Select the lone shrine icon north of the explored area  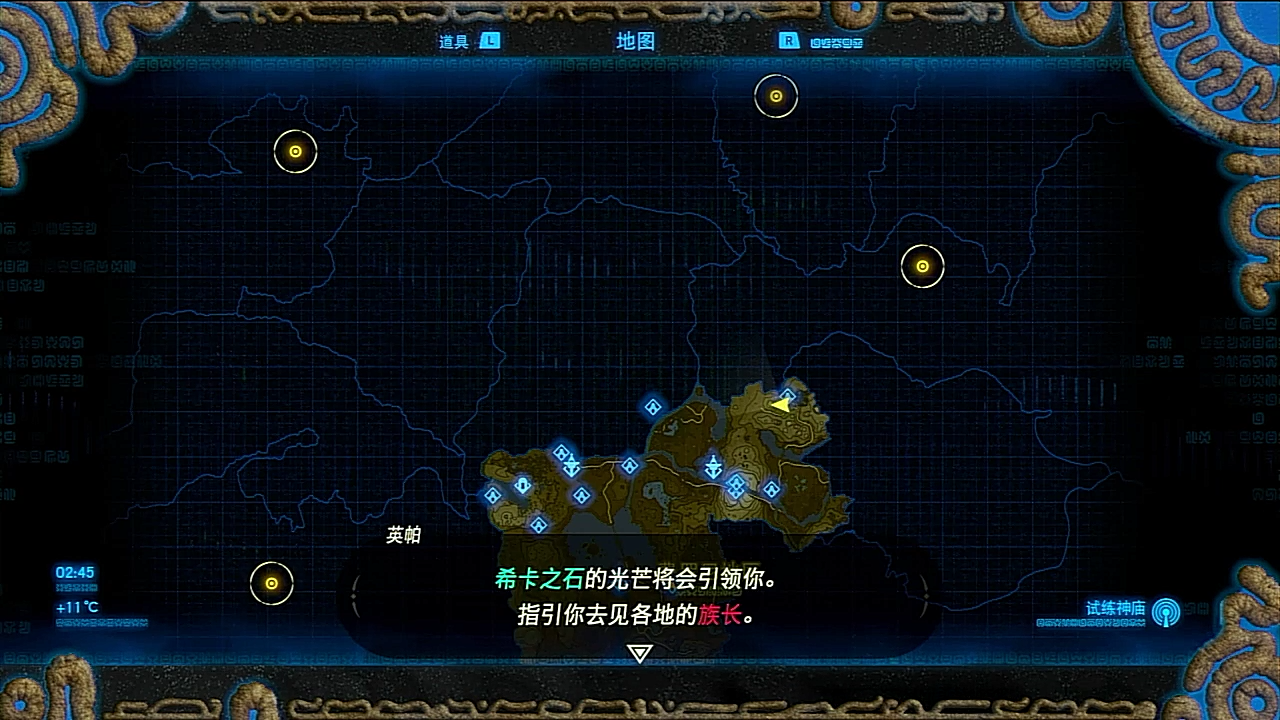pos(652,406)
